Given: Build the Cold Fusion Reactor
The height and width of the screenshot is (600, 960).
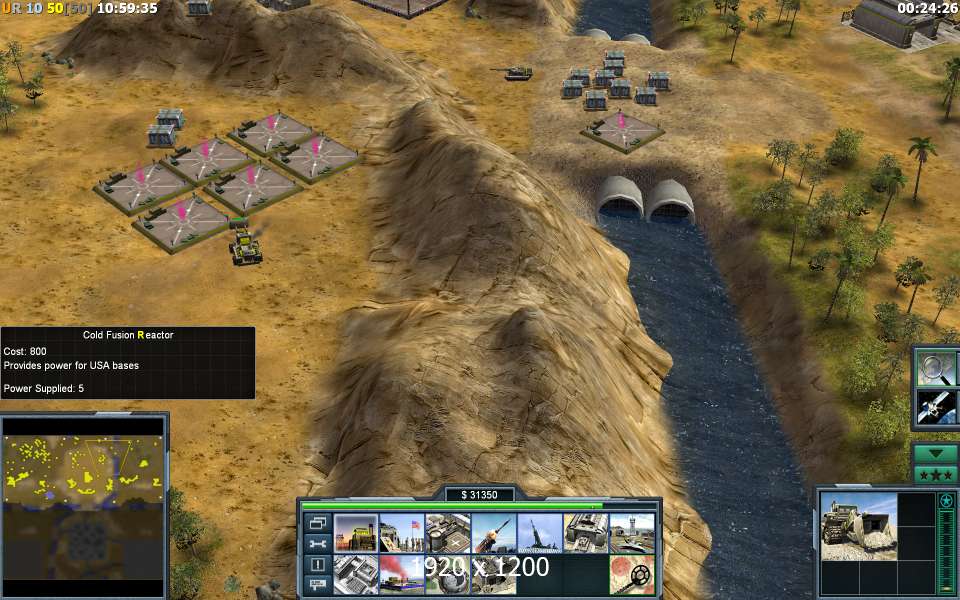Looking at the screenshot, I should click(x=356, y=533).
